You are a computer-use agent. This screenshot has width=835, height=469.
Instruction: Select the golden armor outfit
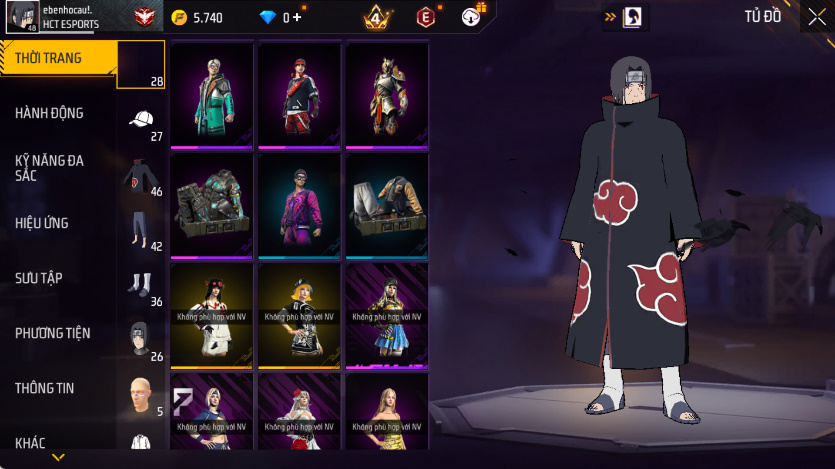[x=386, y=95]
